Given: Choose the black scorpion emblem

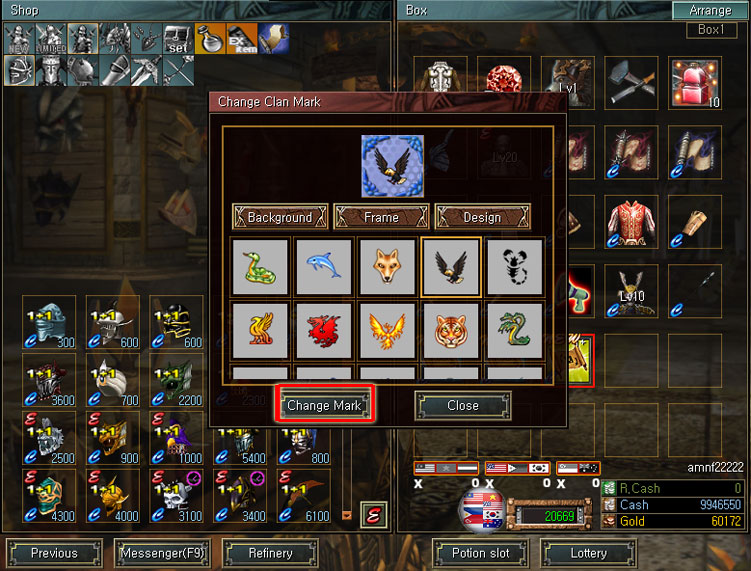Looking at the screenshot, I should pyautogui.click(x=514, y=267).
